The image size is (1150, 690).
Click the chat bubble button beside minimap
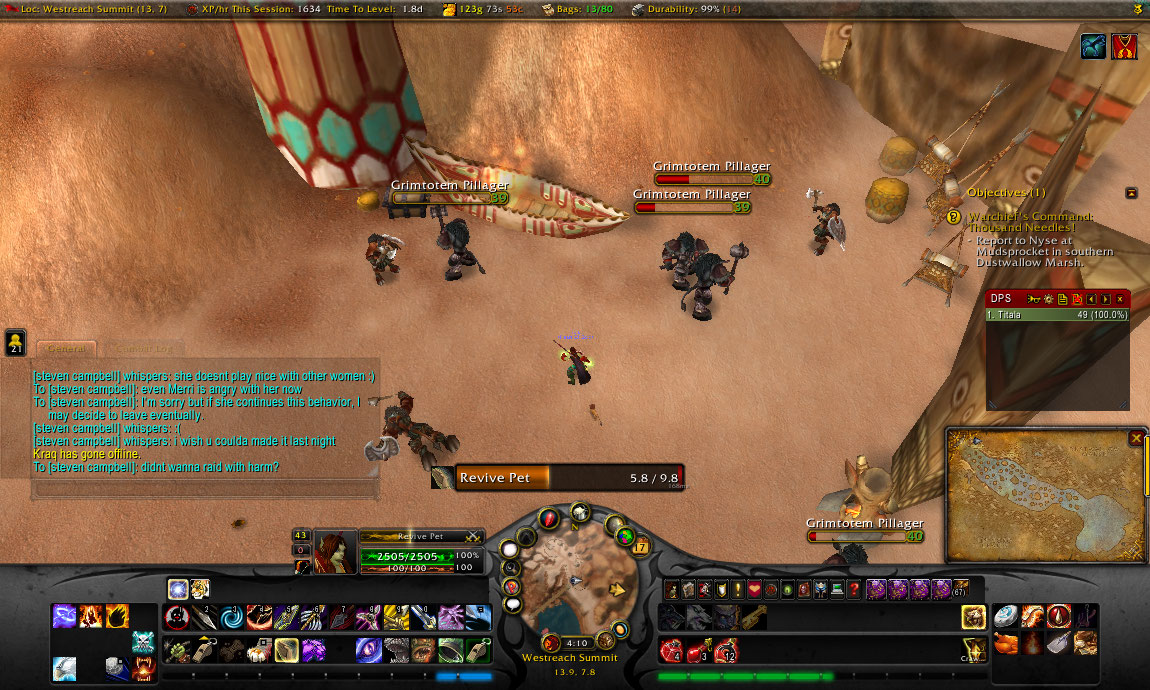click(513, 604)
